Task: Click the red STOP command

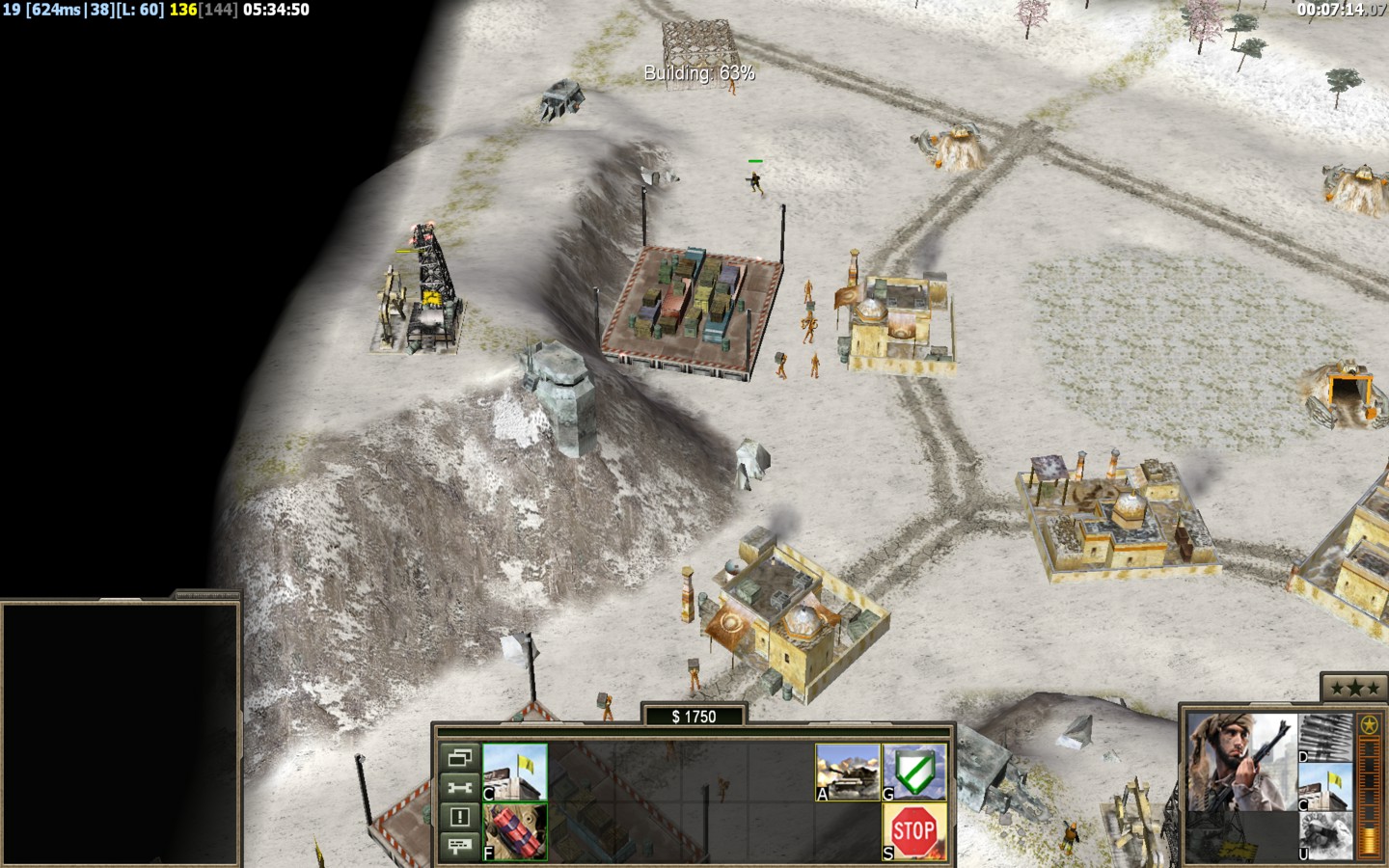Action: [x=913, y=830]
